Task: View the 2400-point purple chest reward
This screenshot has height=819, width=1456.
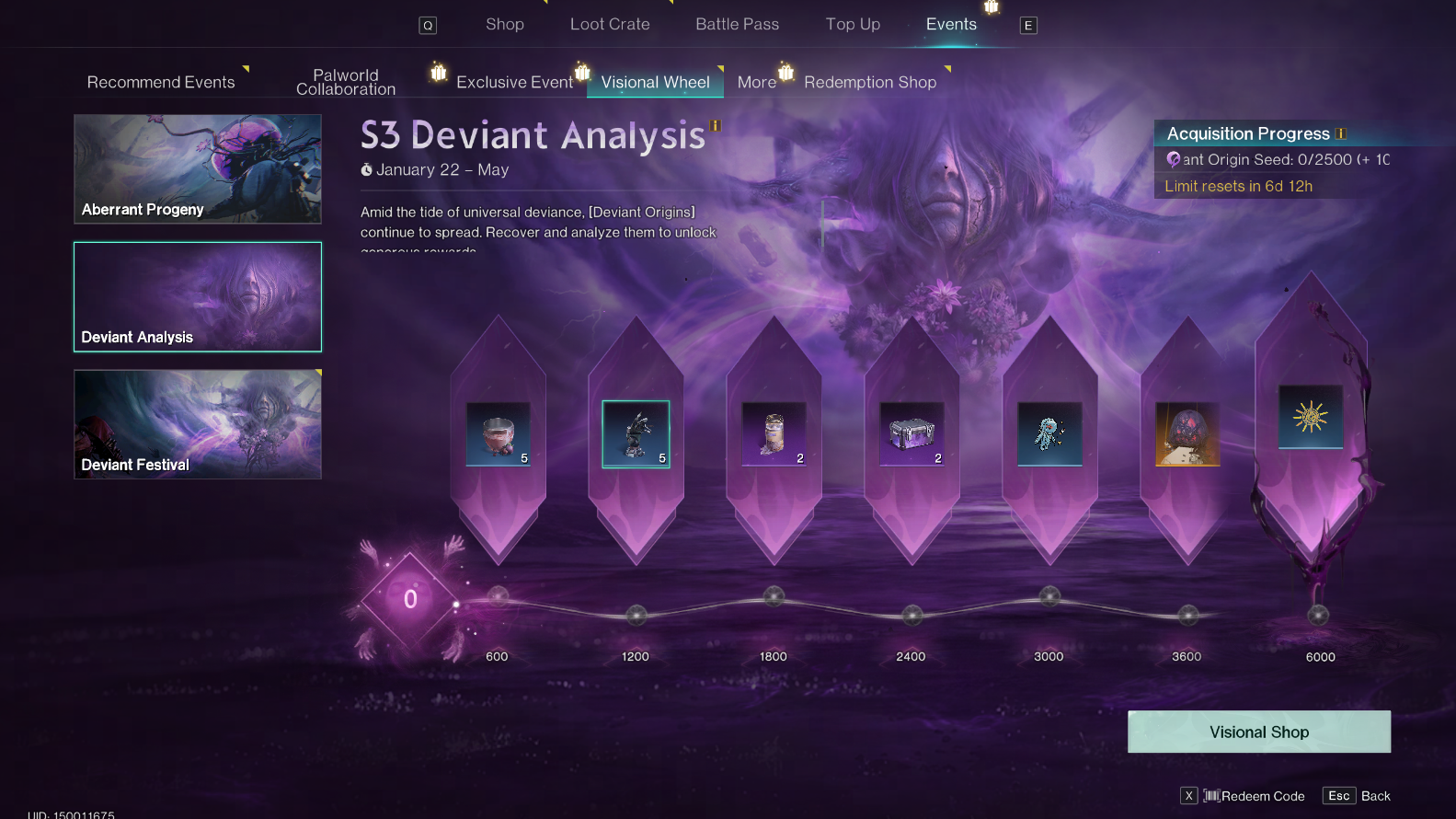Action: pos(911,433)
